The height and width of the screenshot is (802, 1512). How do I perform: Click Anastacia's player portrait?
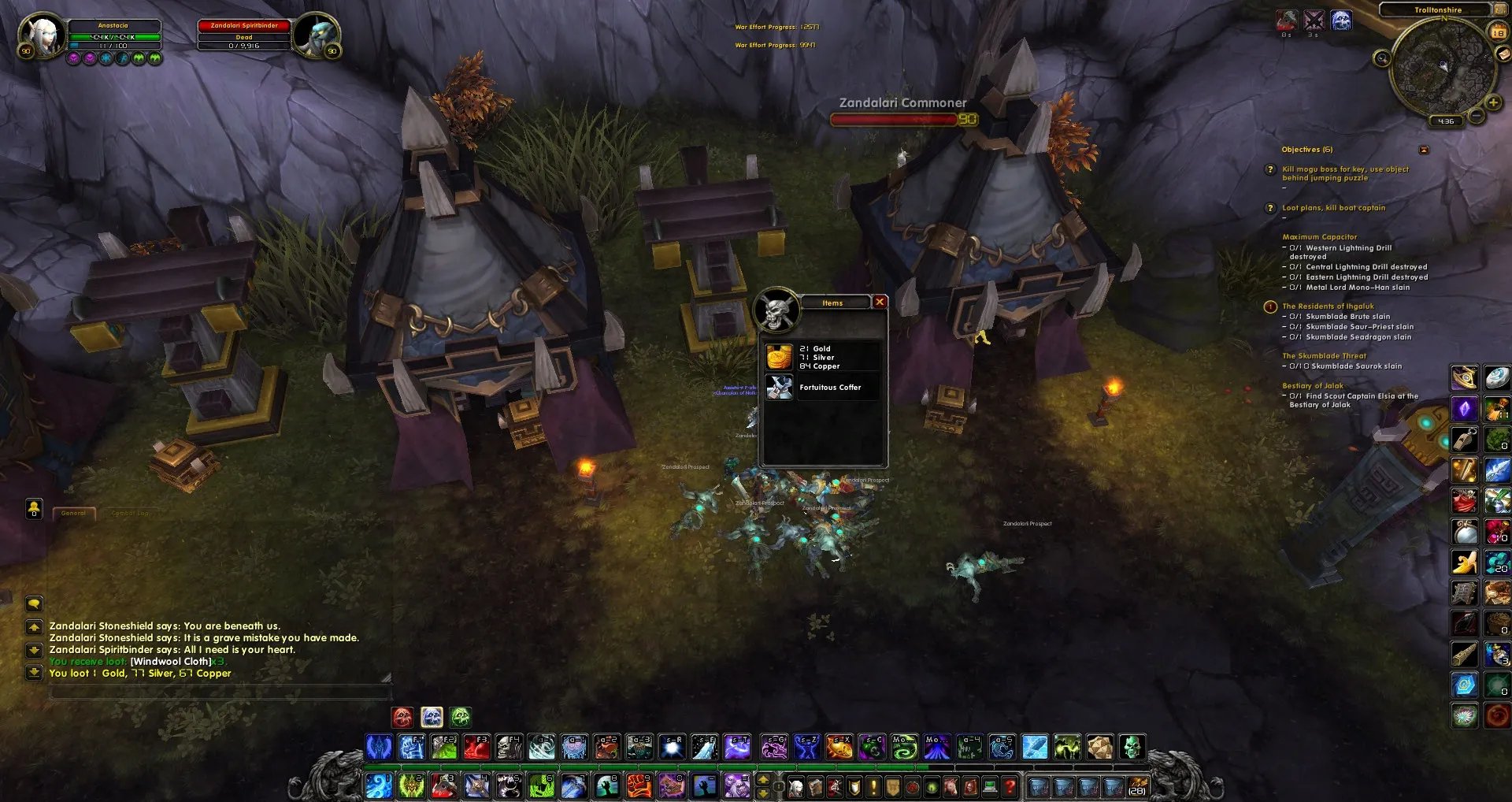43,35
